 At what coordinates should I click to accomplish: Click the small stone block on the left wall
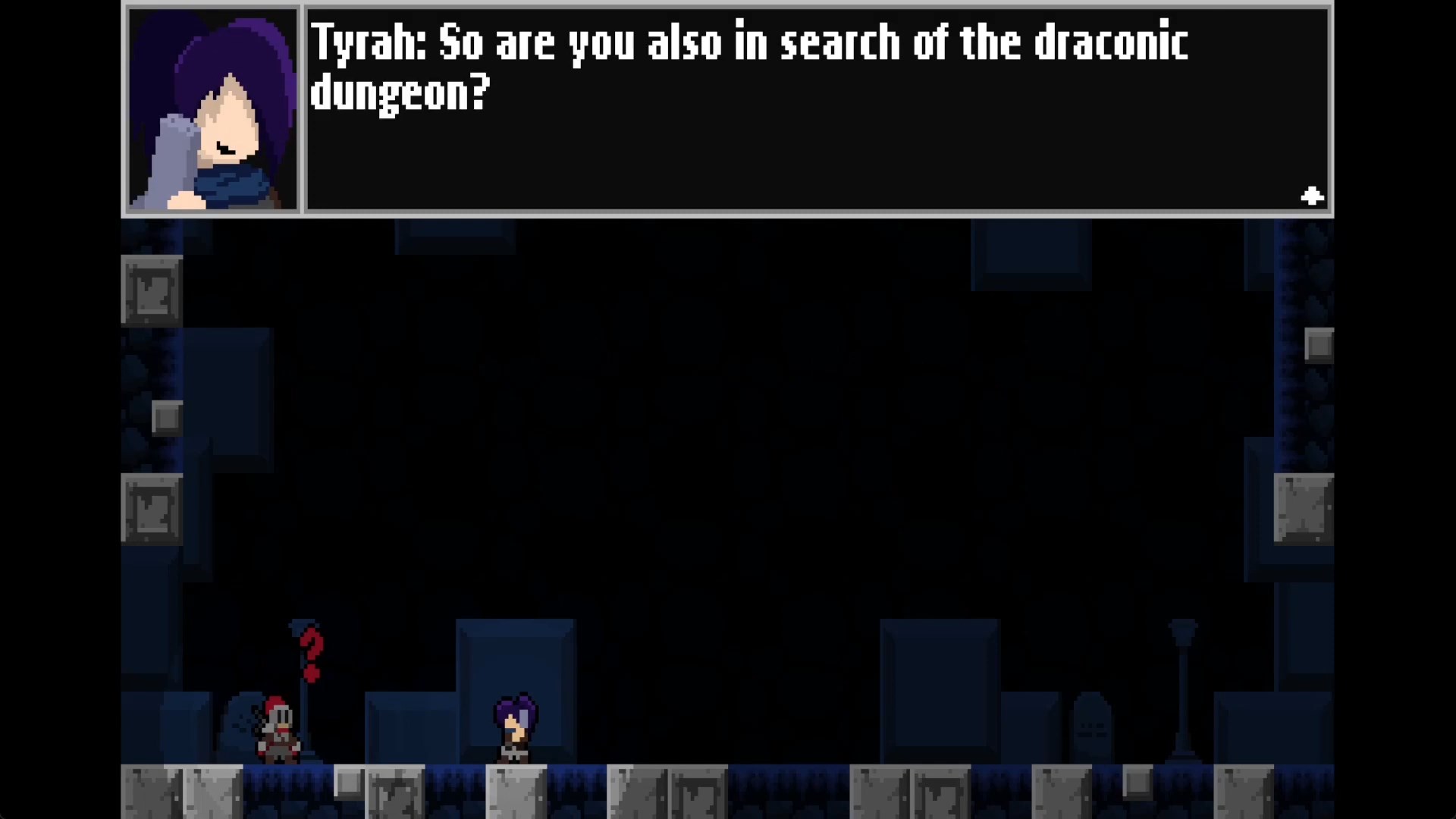pos(167,417)
